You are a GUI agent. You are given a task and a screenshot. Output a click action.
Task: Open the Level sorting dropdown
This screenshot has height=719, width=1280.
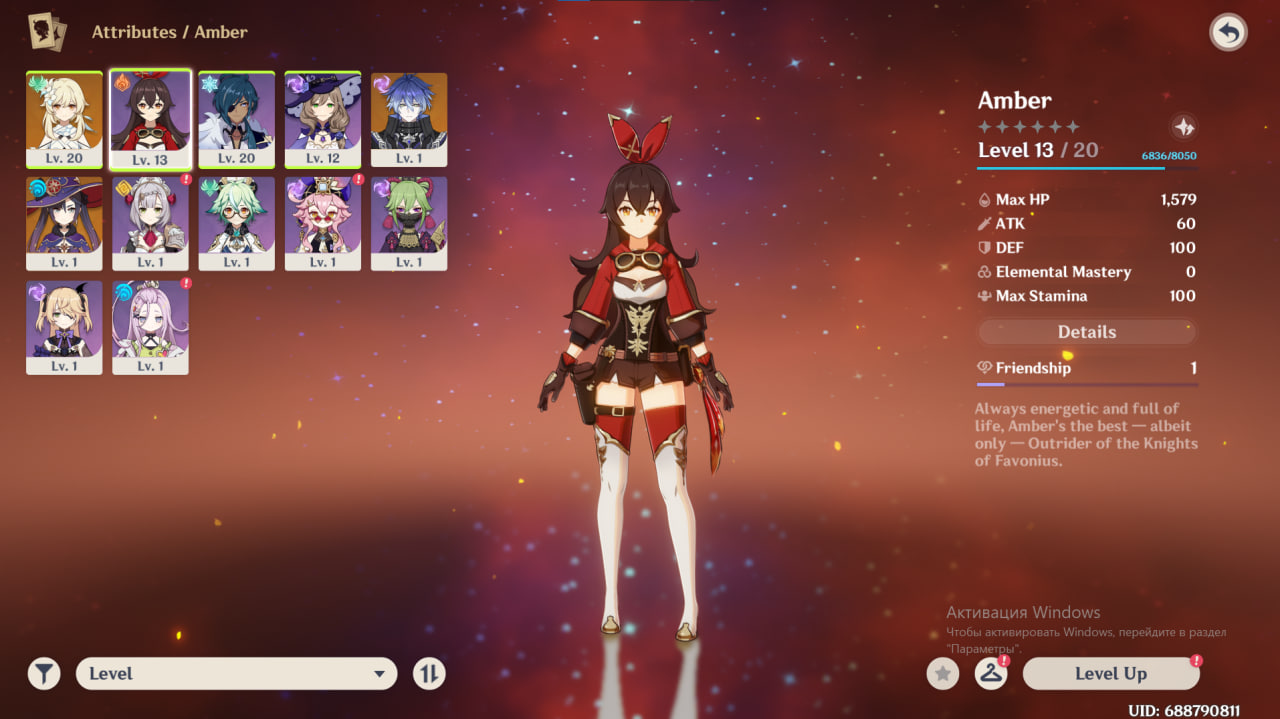236,674
